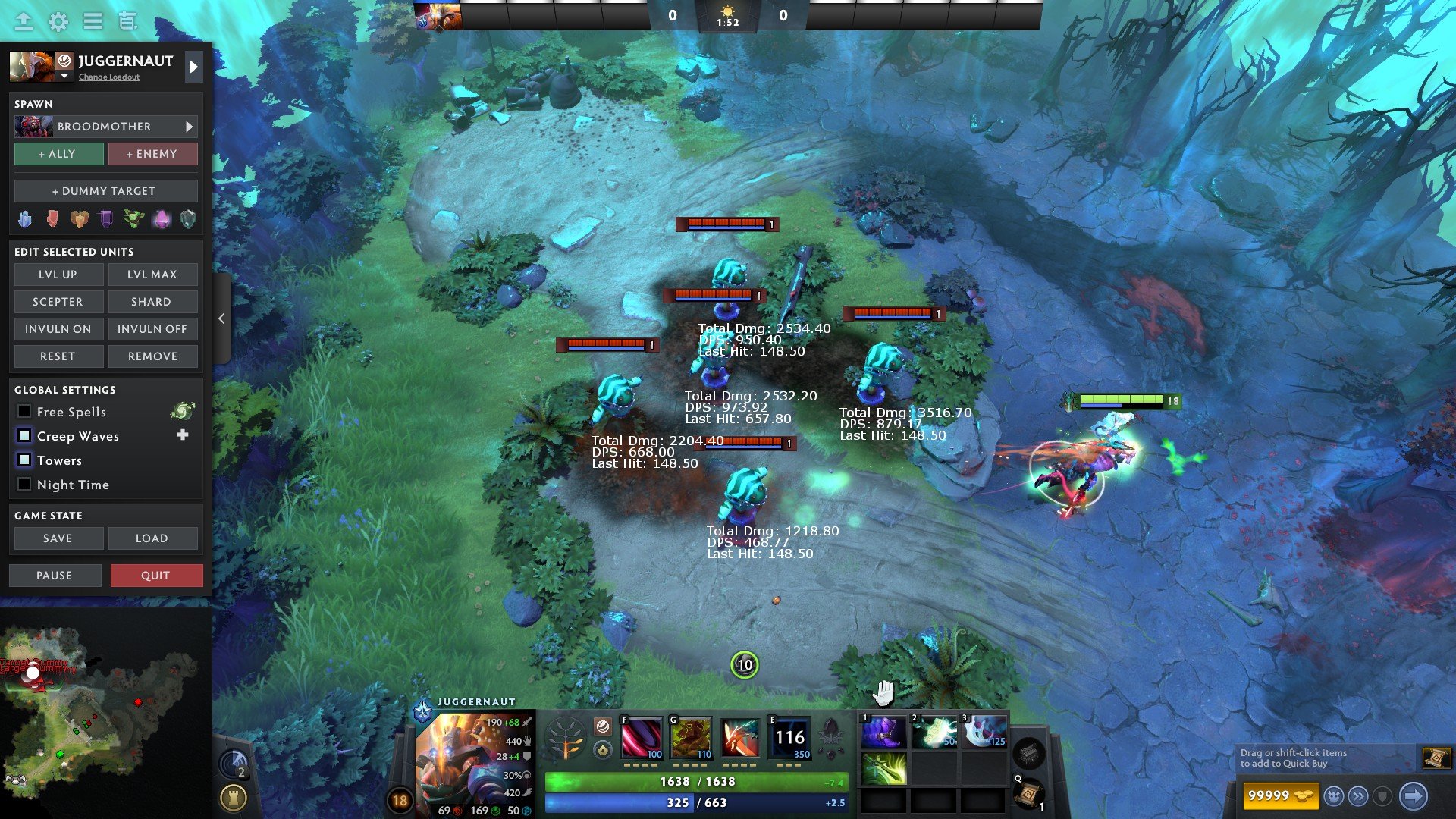Spawn an allied hero with + ALLY
This screenshot has height=819, width=1456.
pos(58,154)
